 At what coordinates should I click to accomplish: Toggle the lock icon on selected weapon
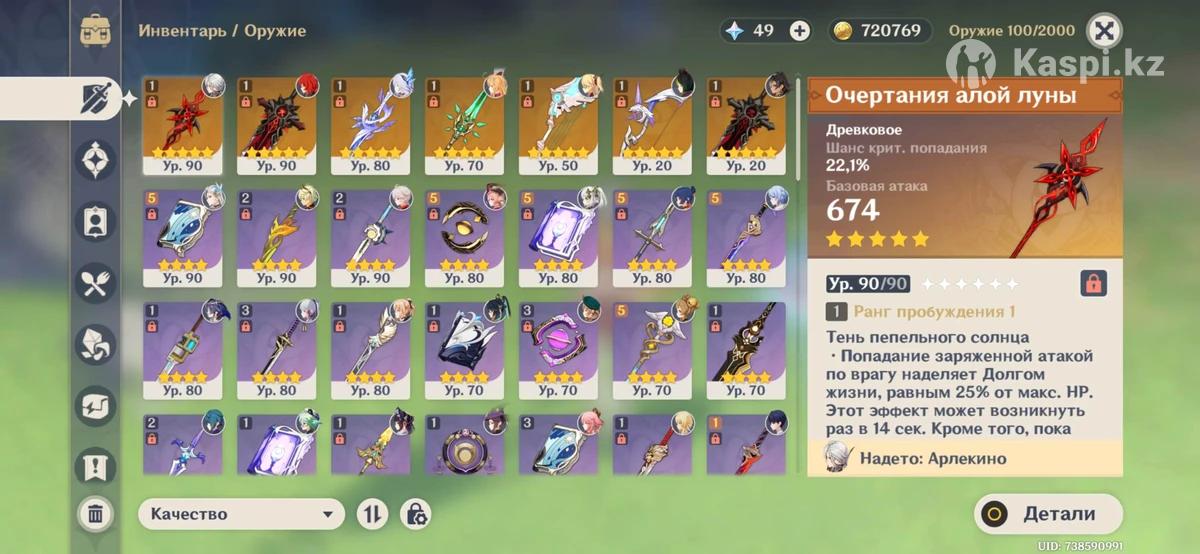[1093, 283]
